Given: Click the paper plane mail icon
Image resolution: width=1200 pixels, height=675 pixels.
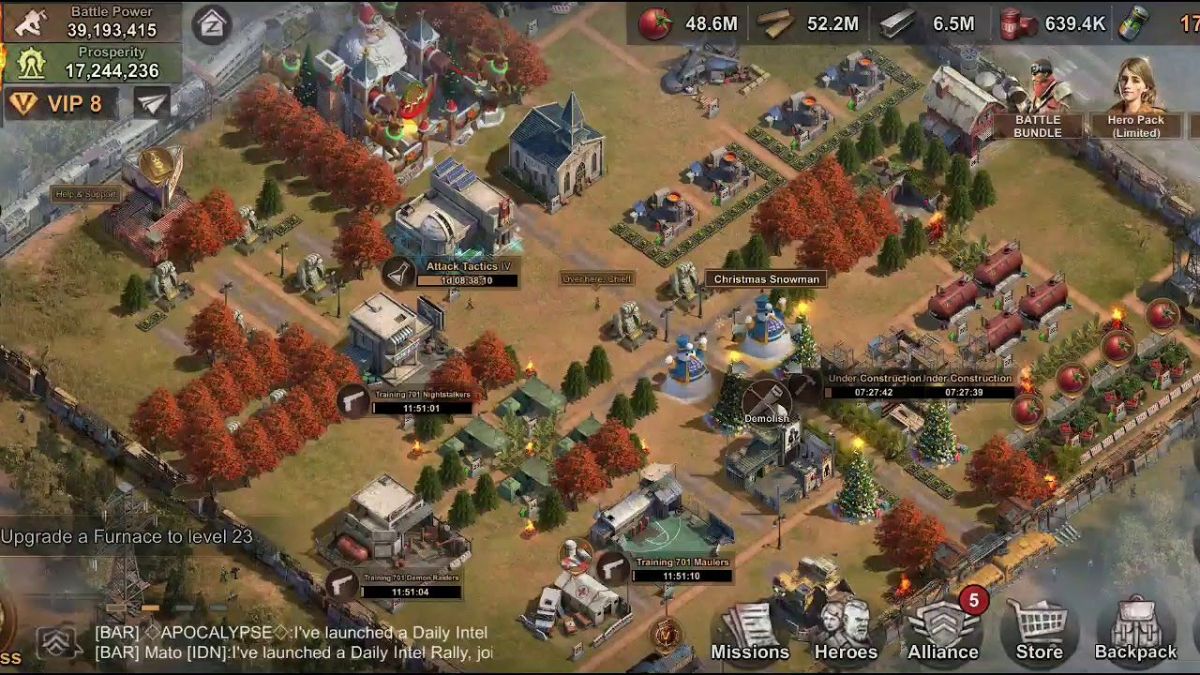Looking at the screenshot, I should click(x=152, y=102).
